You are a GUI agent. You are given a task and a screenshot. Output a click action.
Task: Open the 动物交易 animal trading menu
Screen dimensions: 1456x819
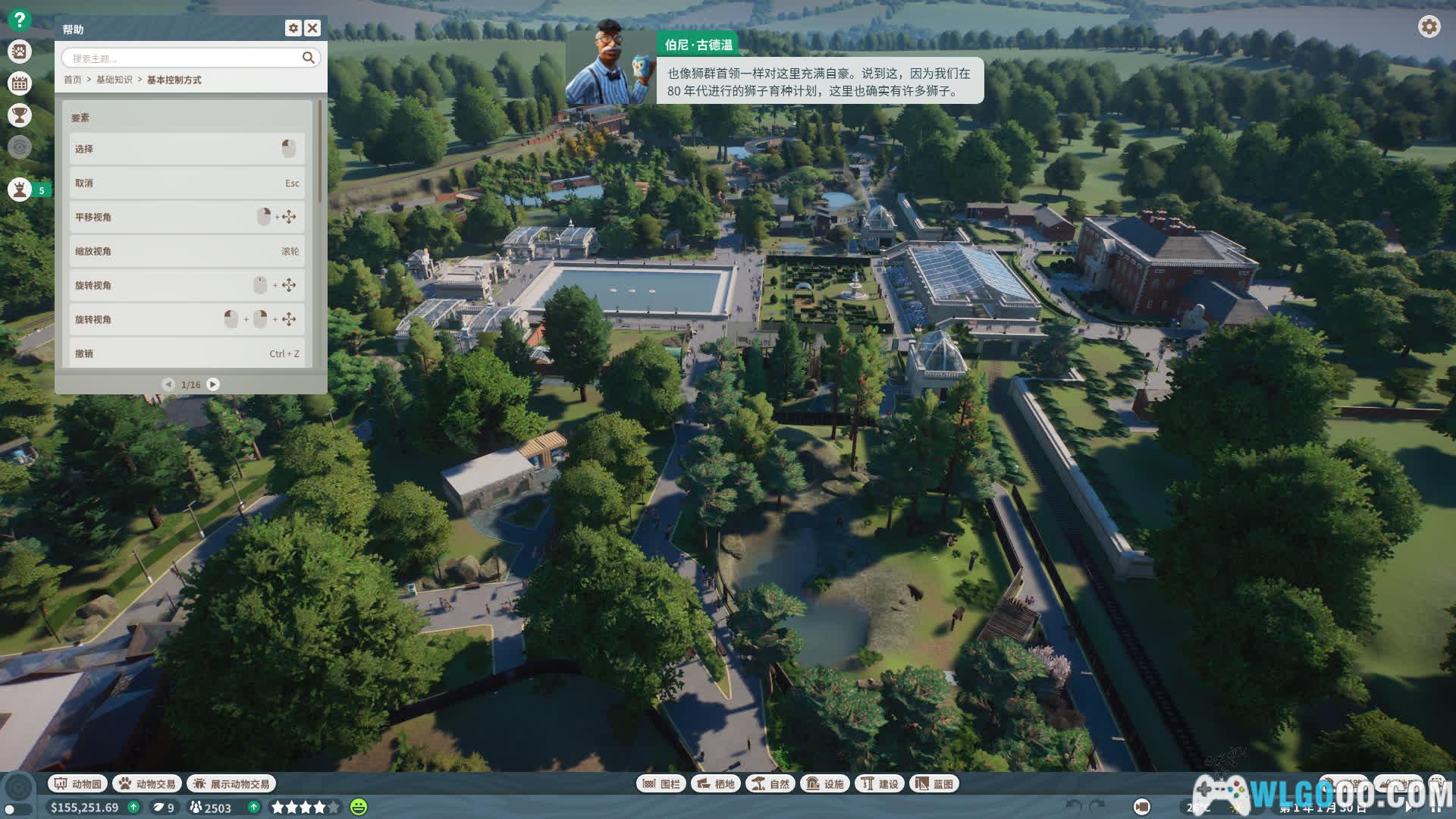click(x=147, y=783)
